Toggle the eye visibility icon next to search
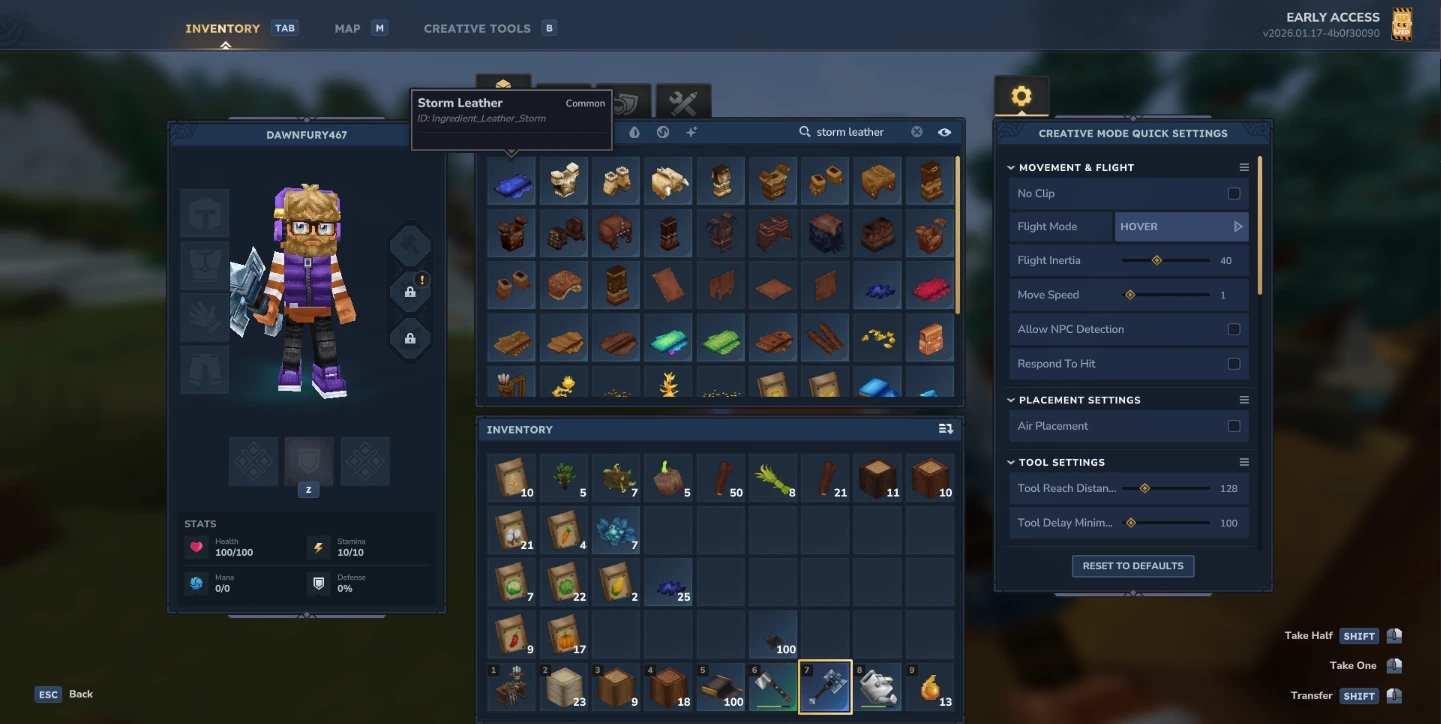 [944, 131]
